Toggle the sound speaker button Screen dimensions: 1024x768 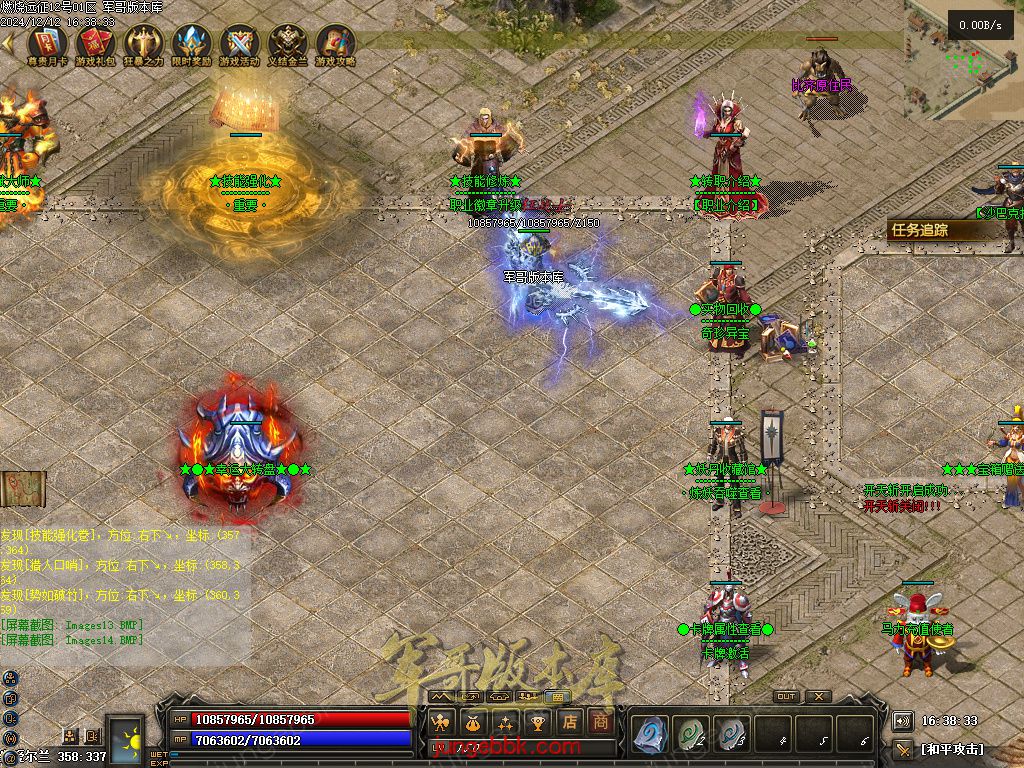tap(903, 720)
